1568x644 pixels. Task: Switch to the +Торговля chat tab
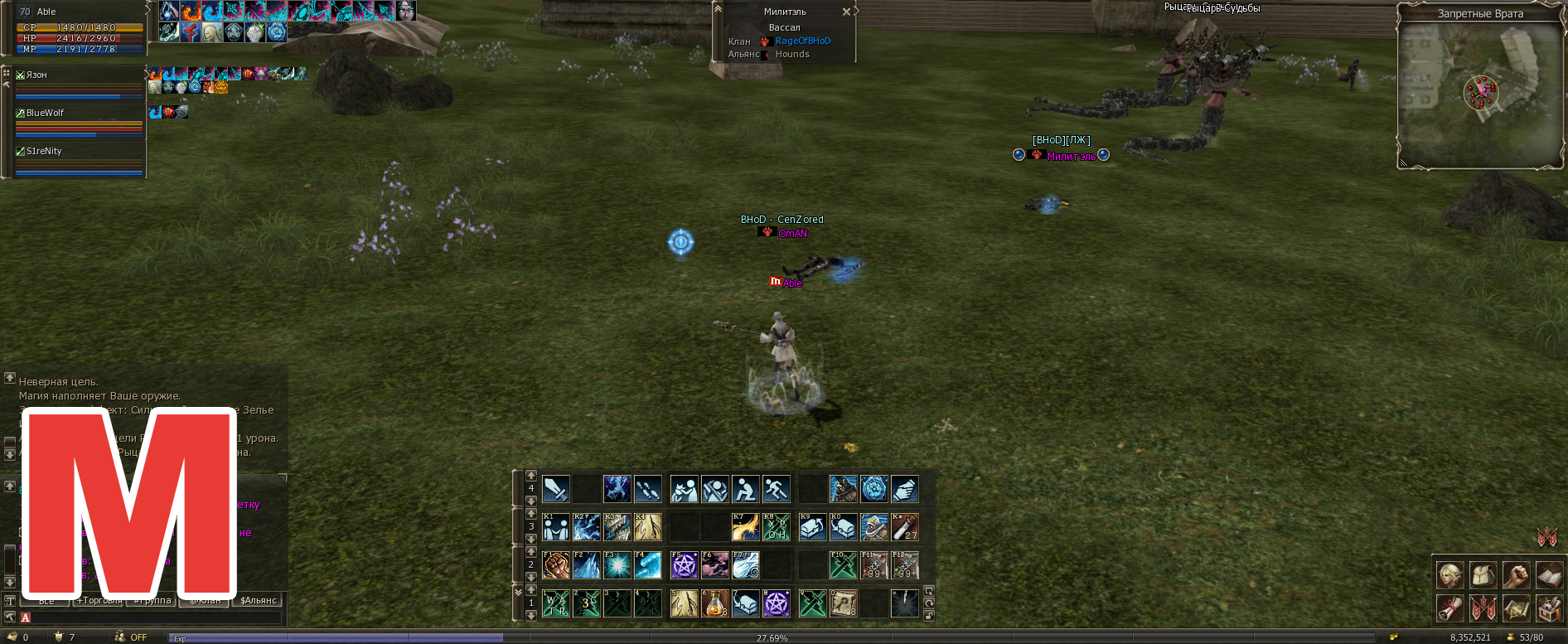point(99,600)
